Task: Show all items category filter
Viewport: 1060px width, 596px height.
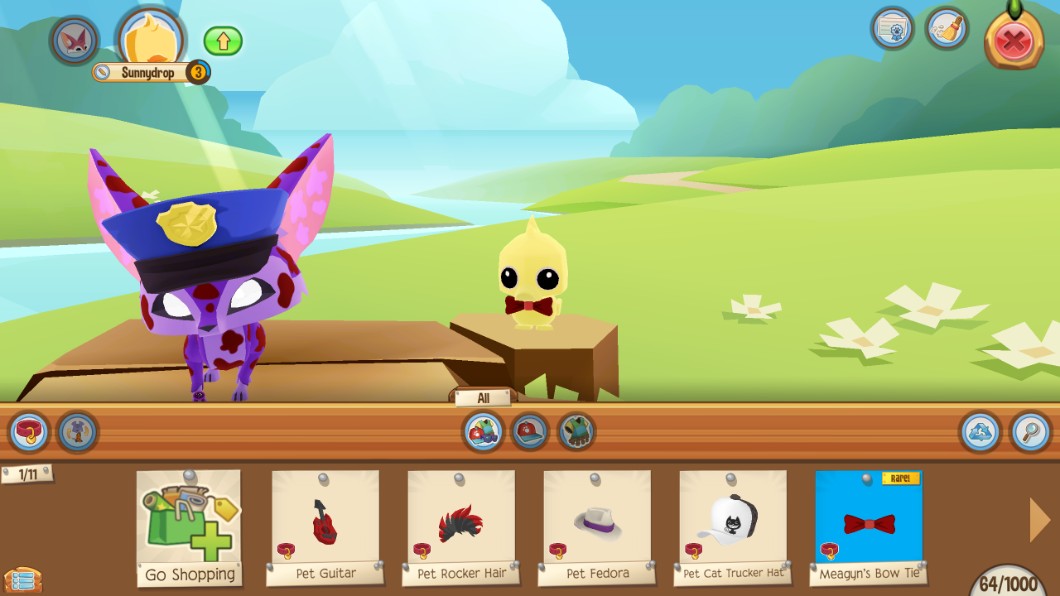Action: pyautogui.click(x=484, y=432)
